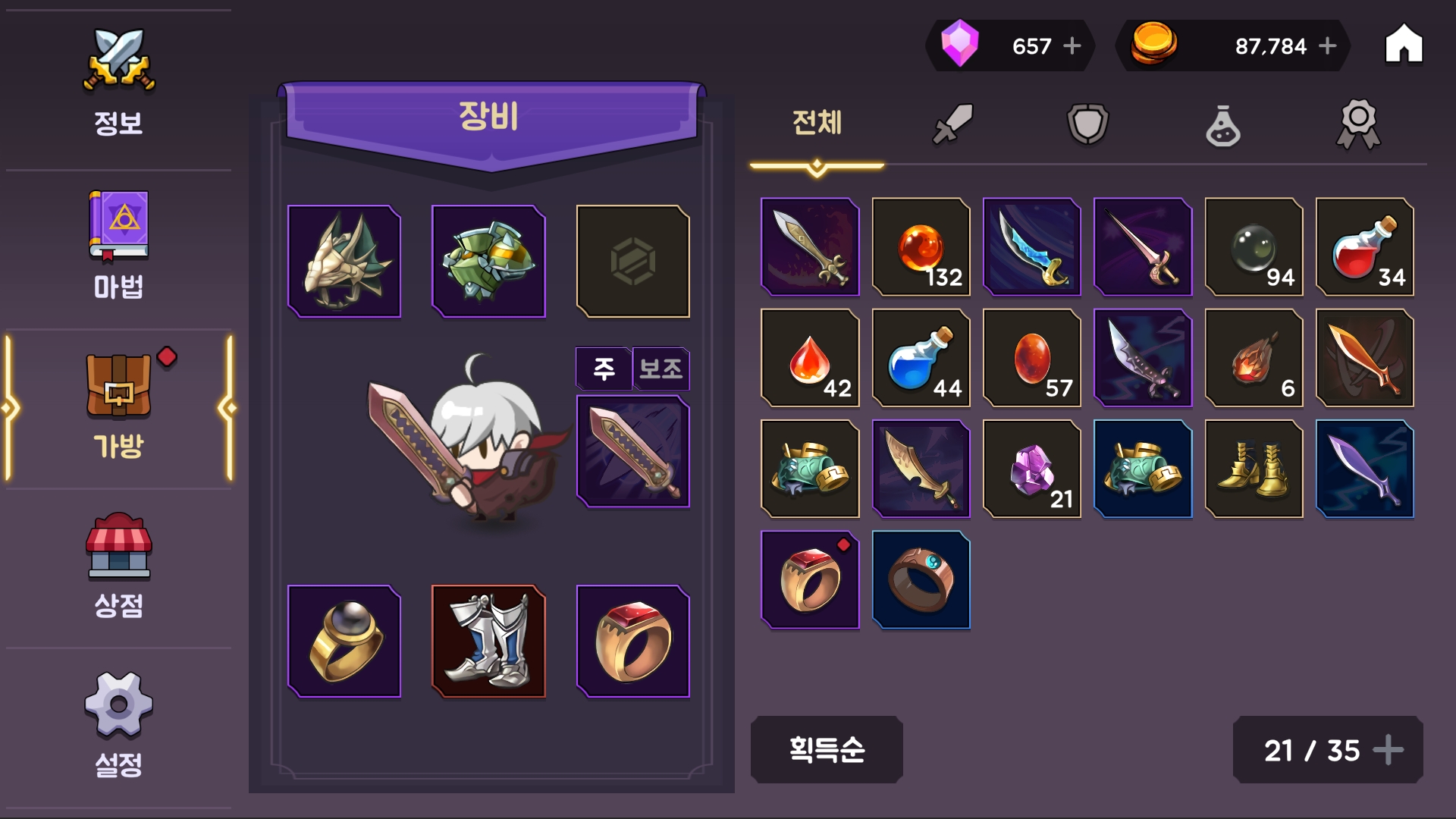
Task: Add more purple gems with the plus
Action: [1072, 46]
